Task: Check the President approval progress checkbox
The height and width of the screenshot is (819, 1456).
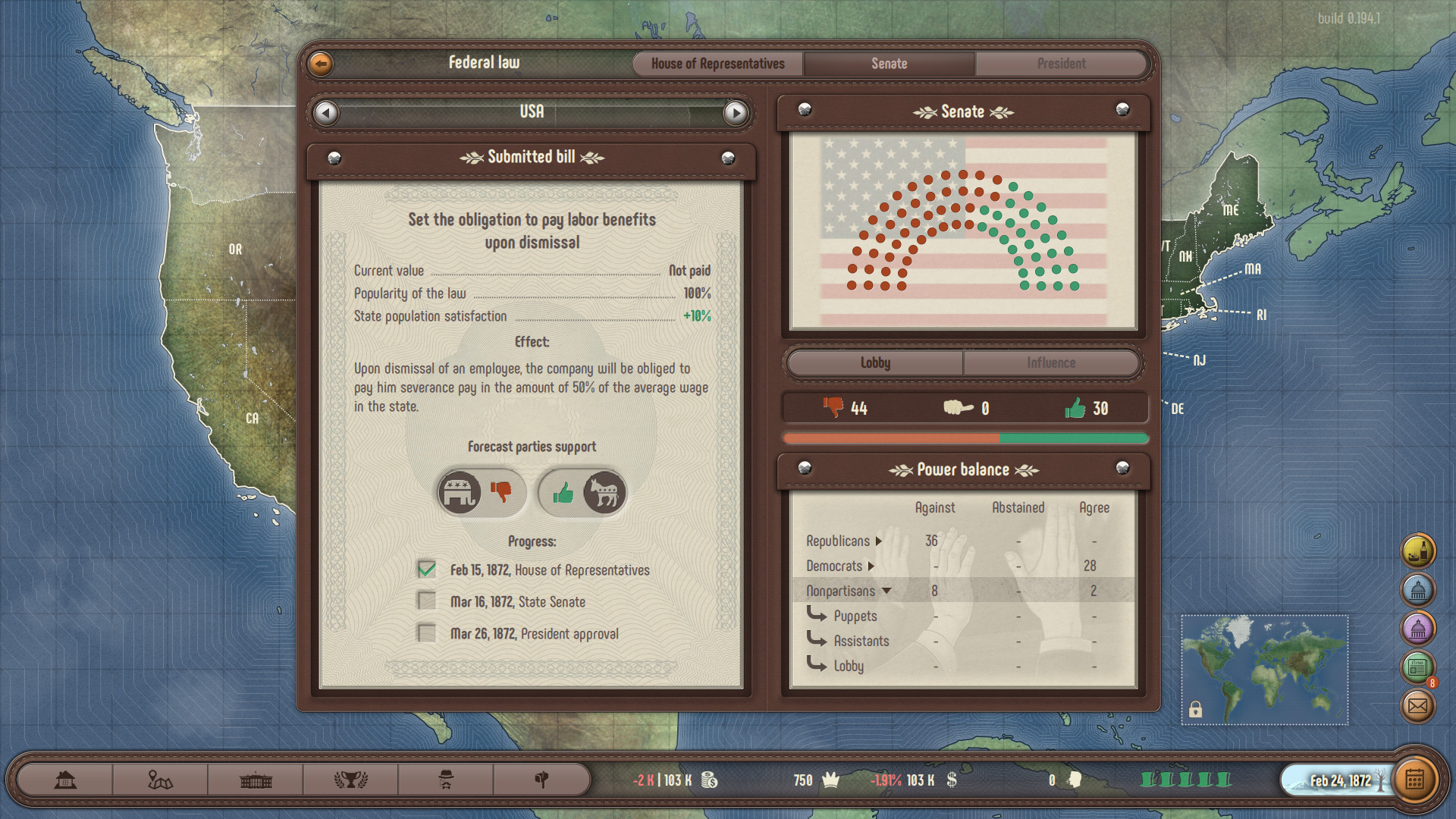Action: pyautogui.click(x=425, y=633)
